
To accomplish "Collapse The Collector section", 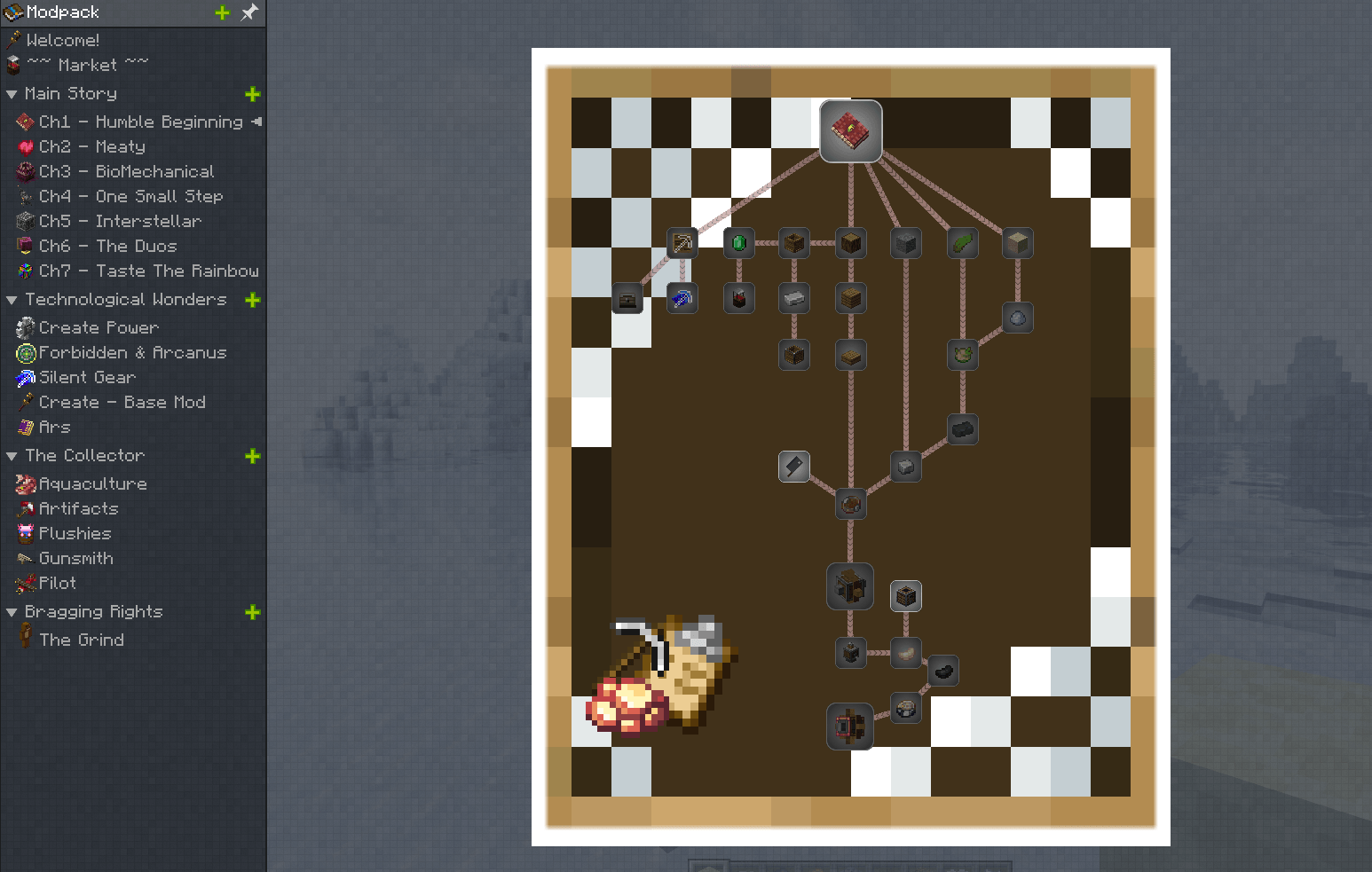I will click(x=12, y=456).
